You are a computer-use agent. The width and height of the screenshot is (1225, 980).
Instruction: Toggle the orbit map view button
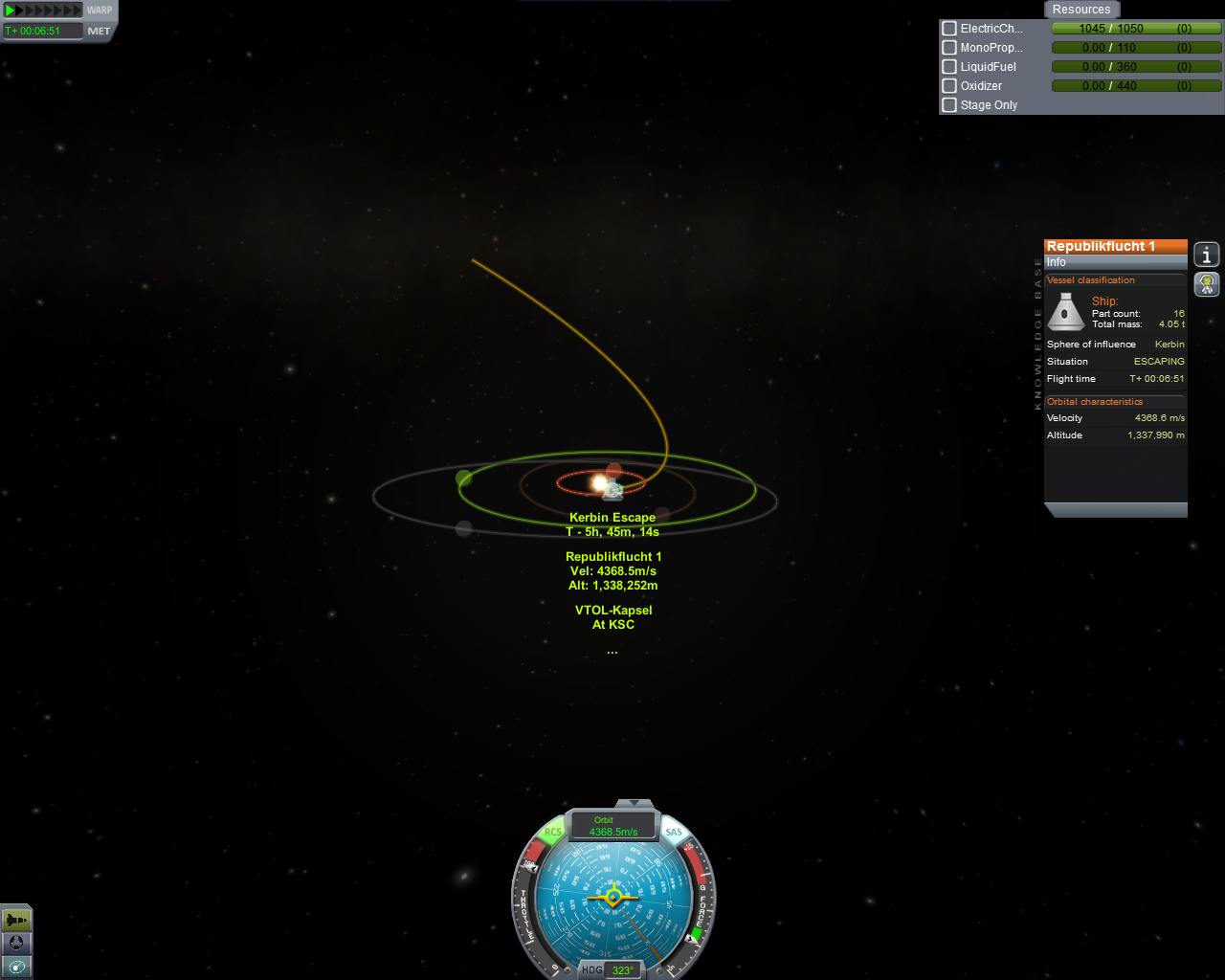point(16,967)
